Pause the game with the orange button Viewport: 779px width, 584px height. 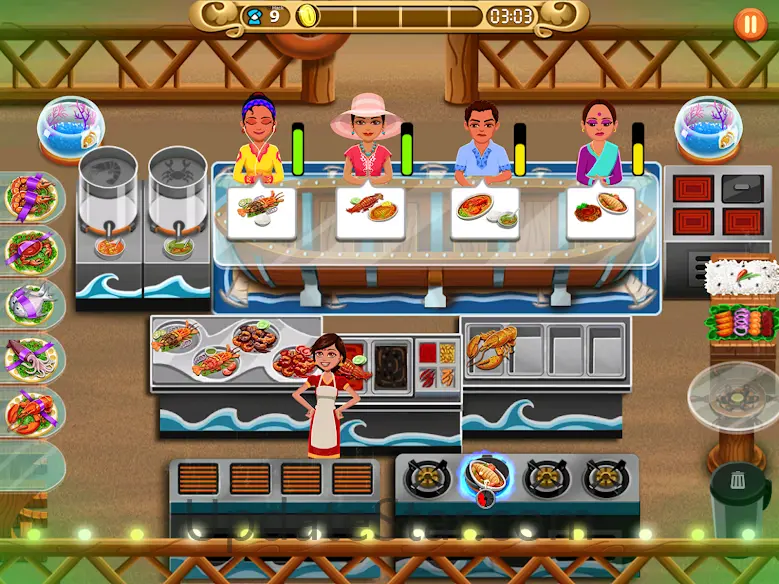pyautogui.click(x=750, y=23)
